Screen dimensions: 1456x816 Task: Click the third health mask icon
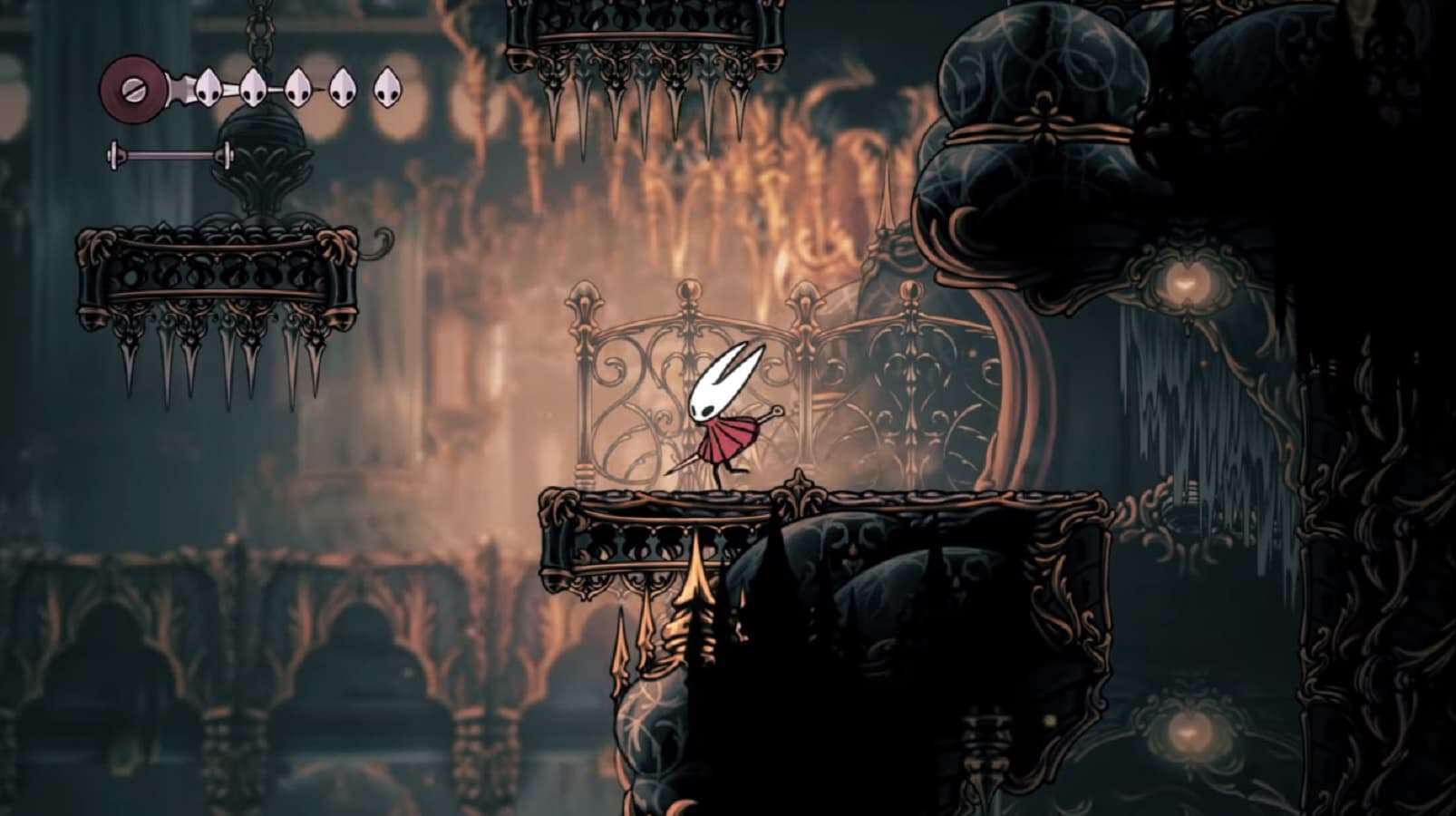[296, 86]
